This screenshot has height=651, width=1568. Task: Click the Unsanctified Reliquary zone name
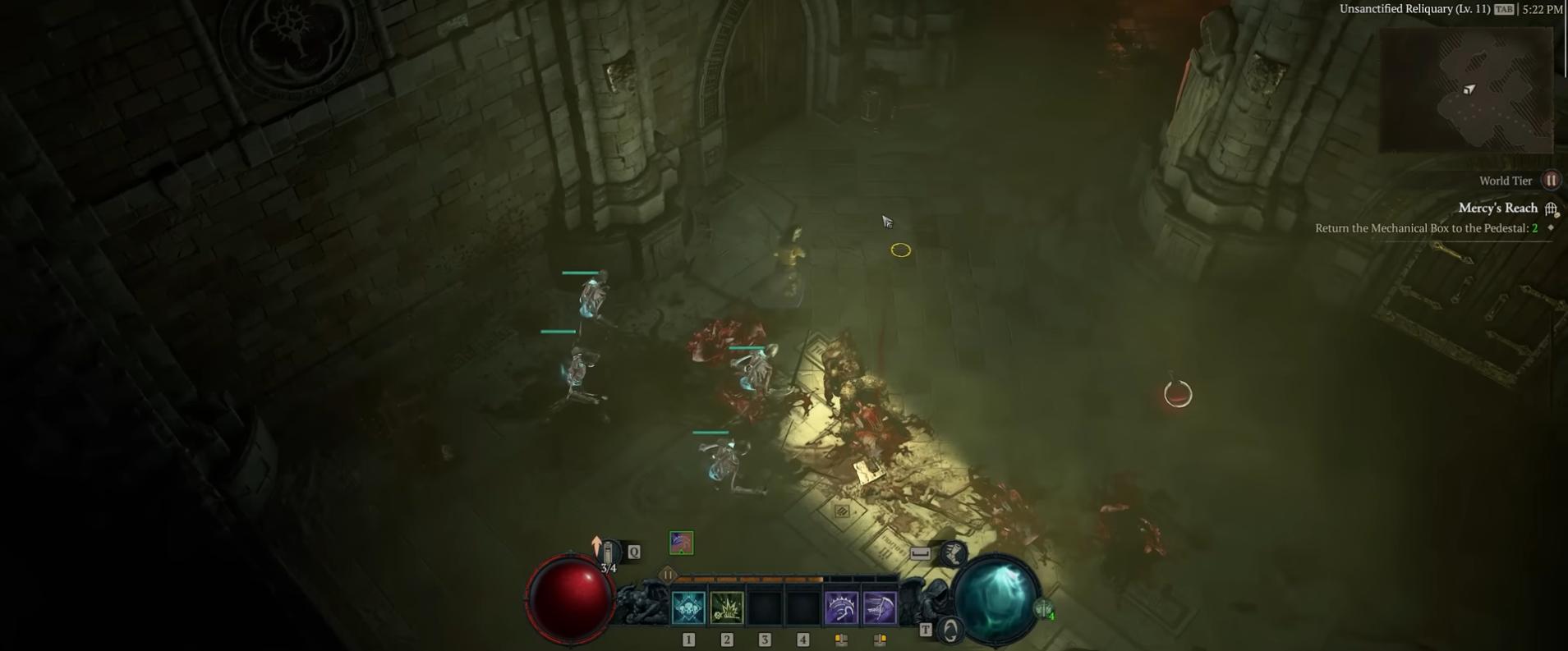(1414, 9)
